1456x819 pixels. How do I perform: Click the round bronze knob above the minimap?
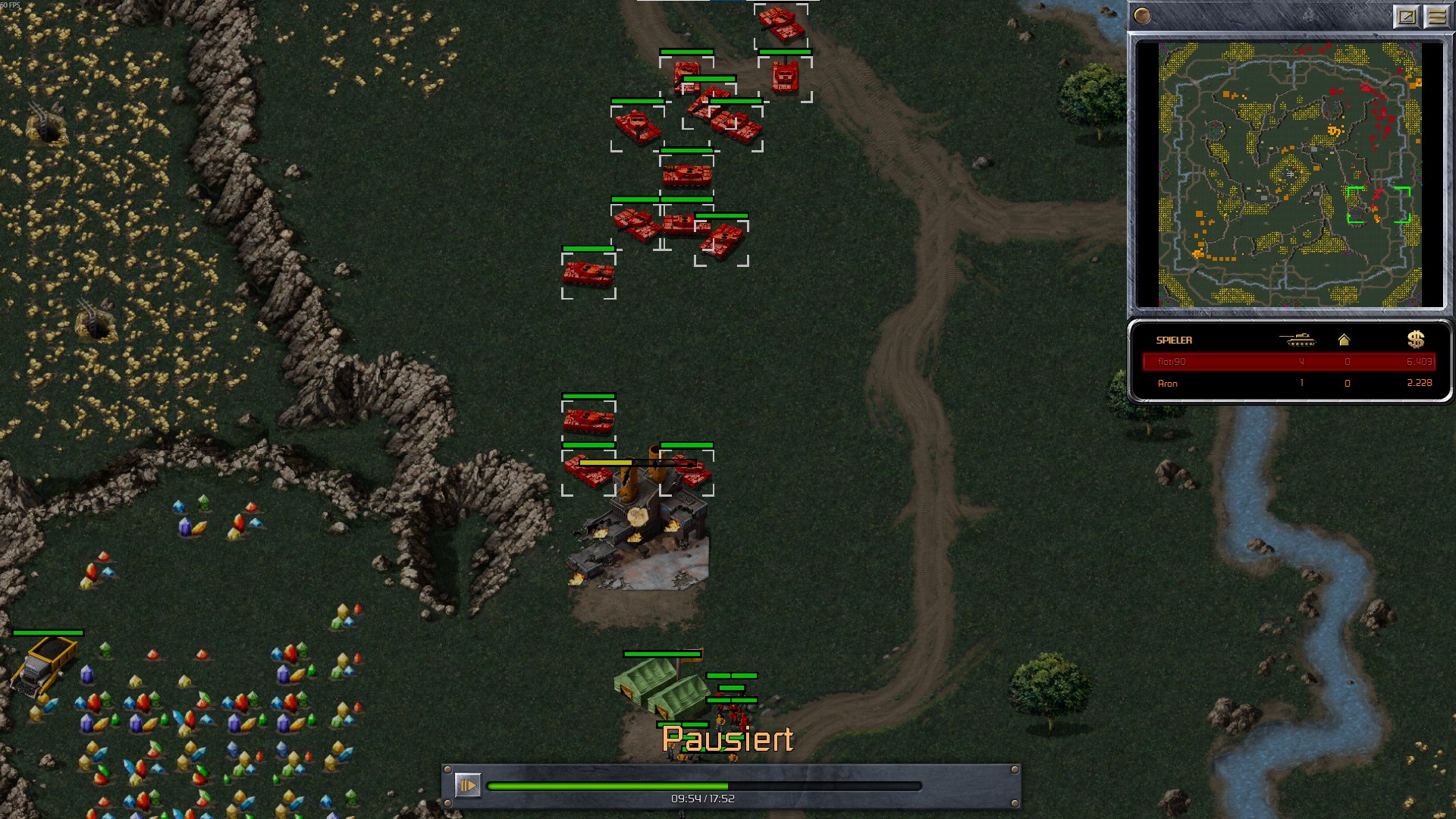coord(1142,16)
